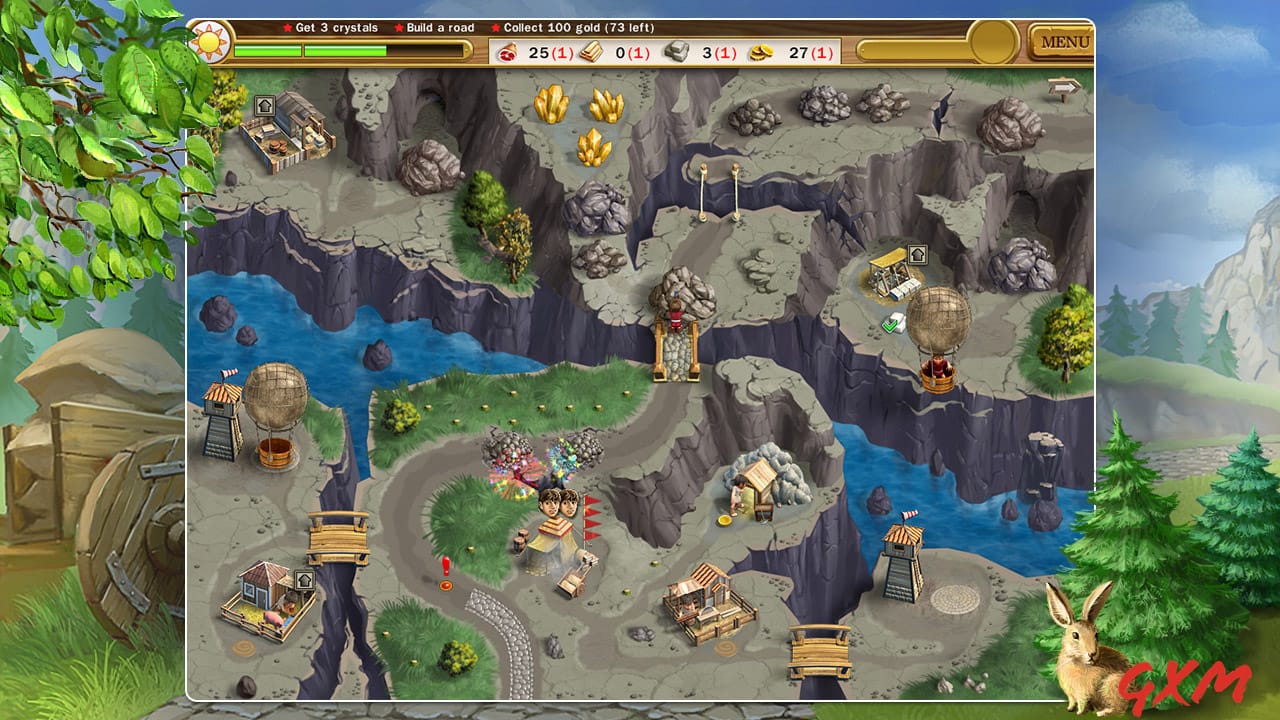The image size is (1280, 720).
Task: Click the gold coins resource icon
Action: pos(762,52)
